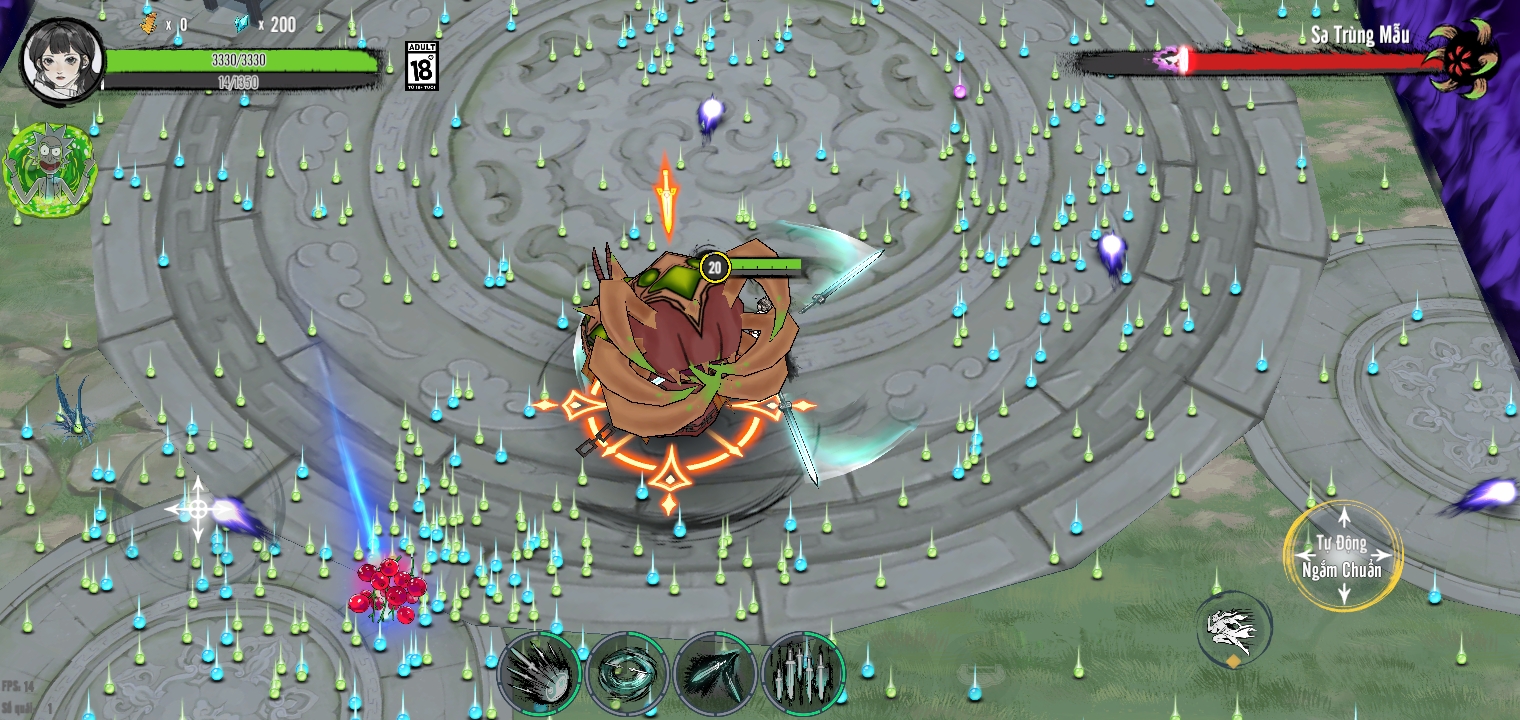
Task: Click the level 20 badge above the boss
Action: tap(714, 267)
